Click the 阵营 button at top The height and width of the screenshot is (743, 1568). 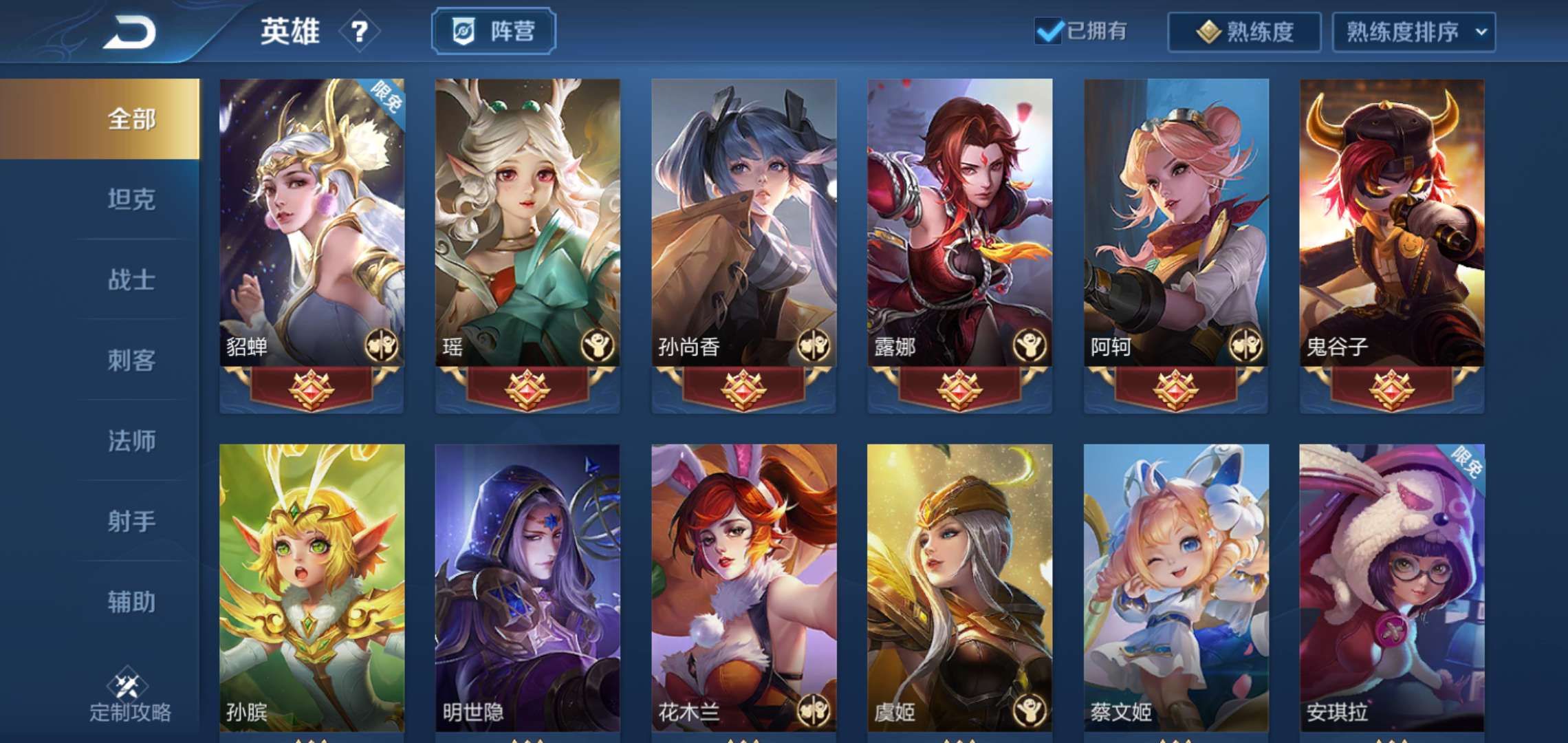492,30
